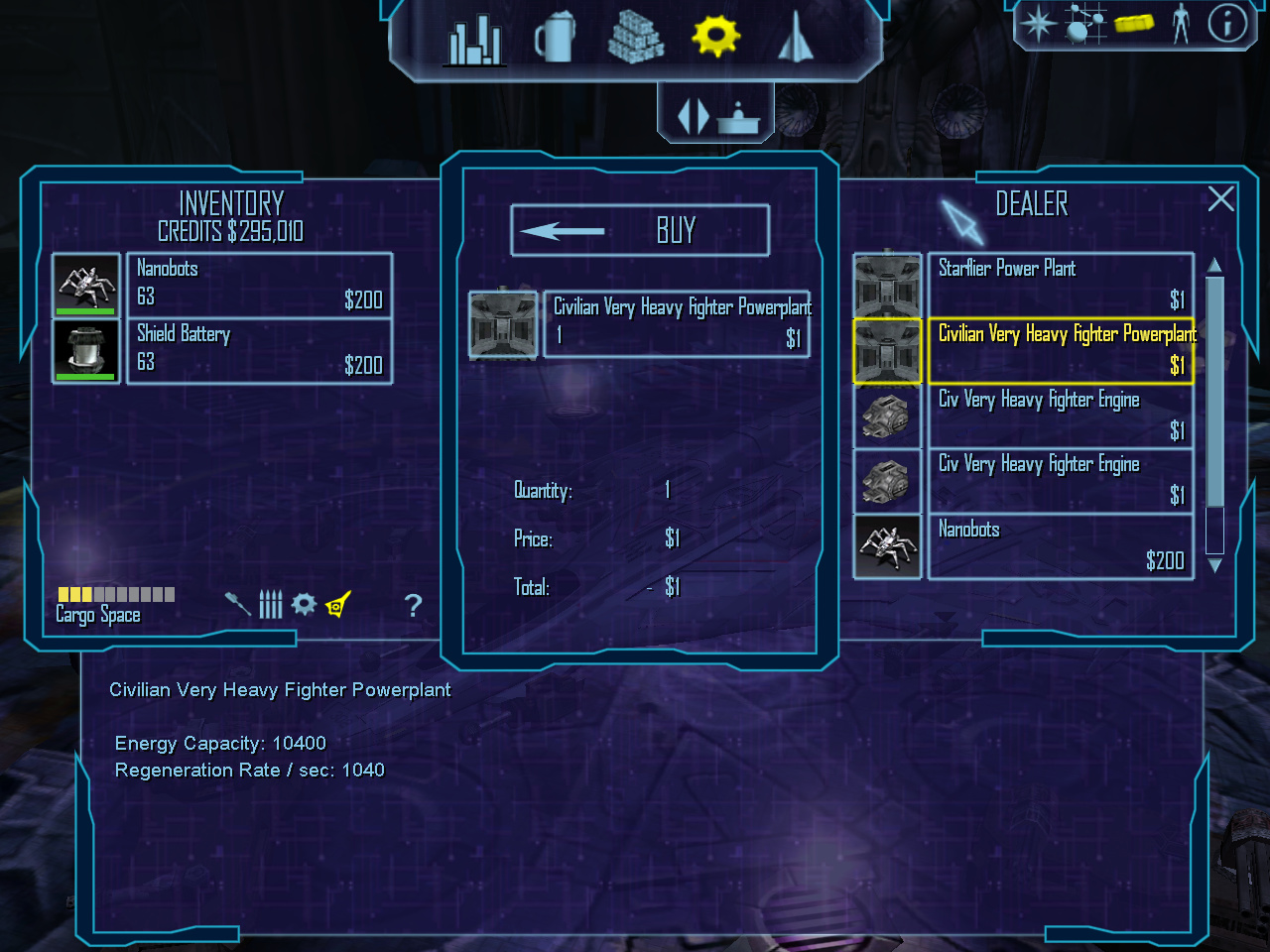Screen dimensions: 1270x952
Task: Filter inventory by the ammo icon
Action: coord(271,604)
